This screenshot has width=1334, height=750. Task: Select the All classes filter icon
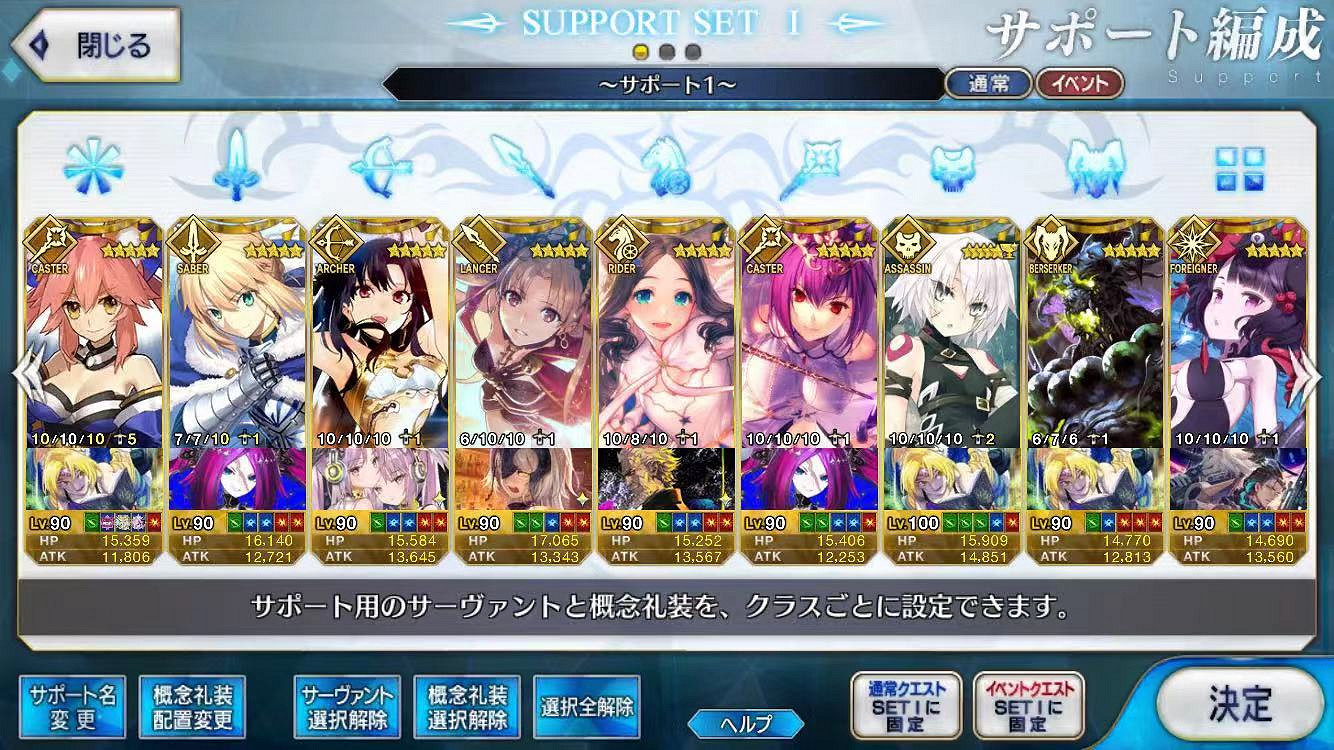(x=92, y=170)
